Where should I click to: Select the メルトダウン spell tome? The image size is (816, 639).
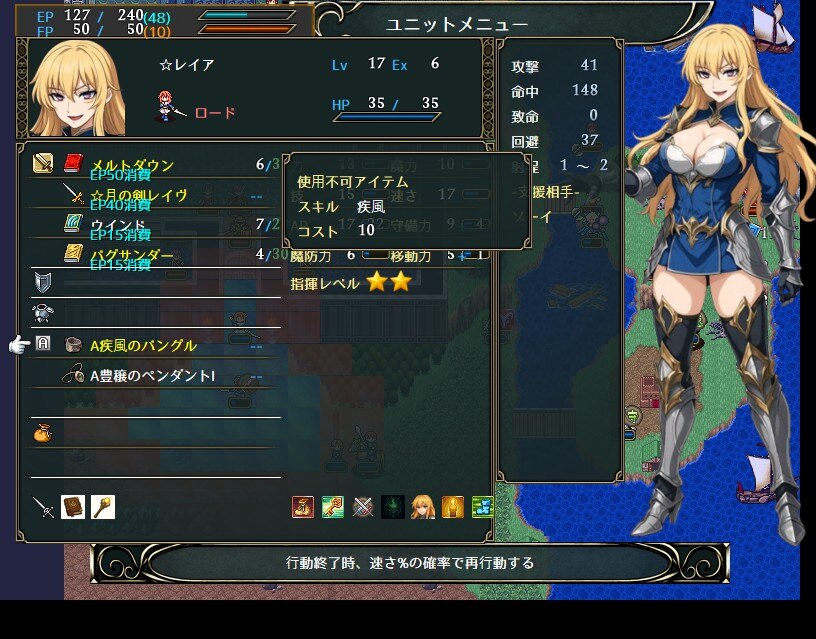click(x=132, y=165)
